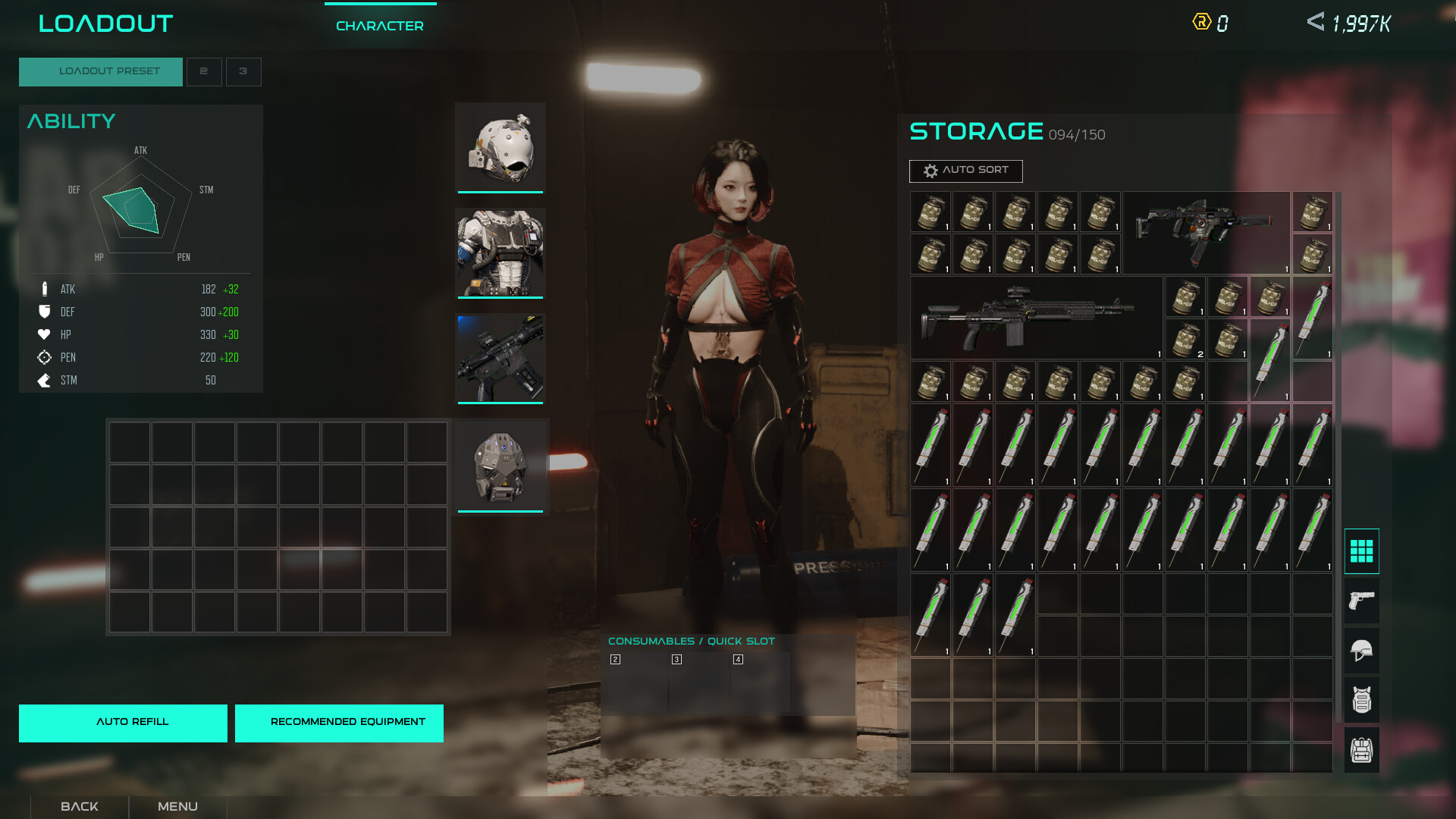
Task: Filter storage by helmet icon
Action: (x=1361, y=651)
